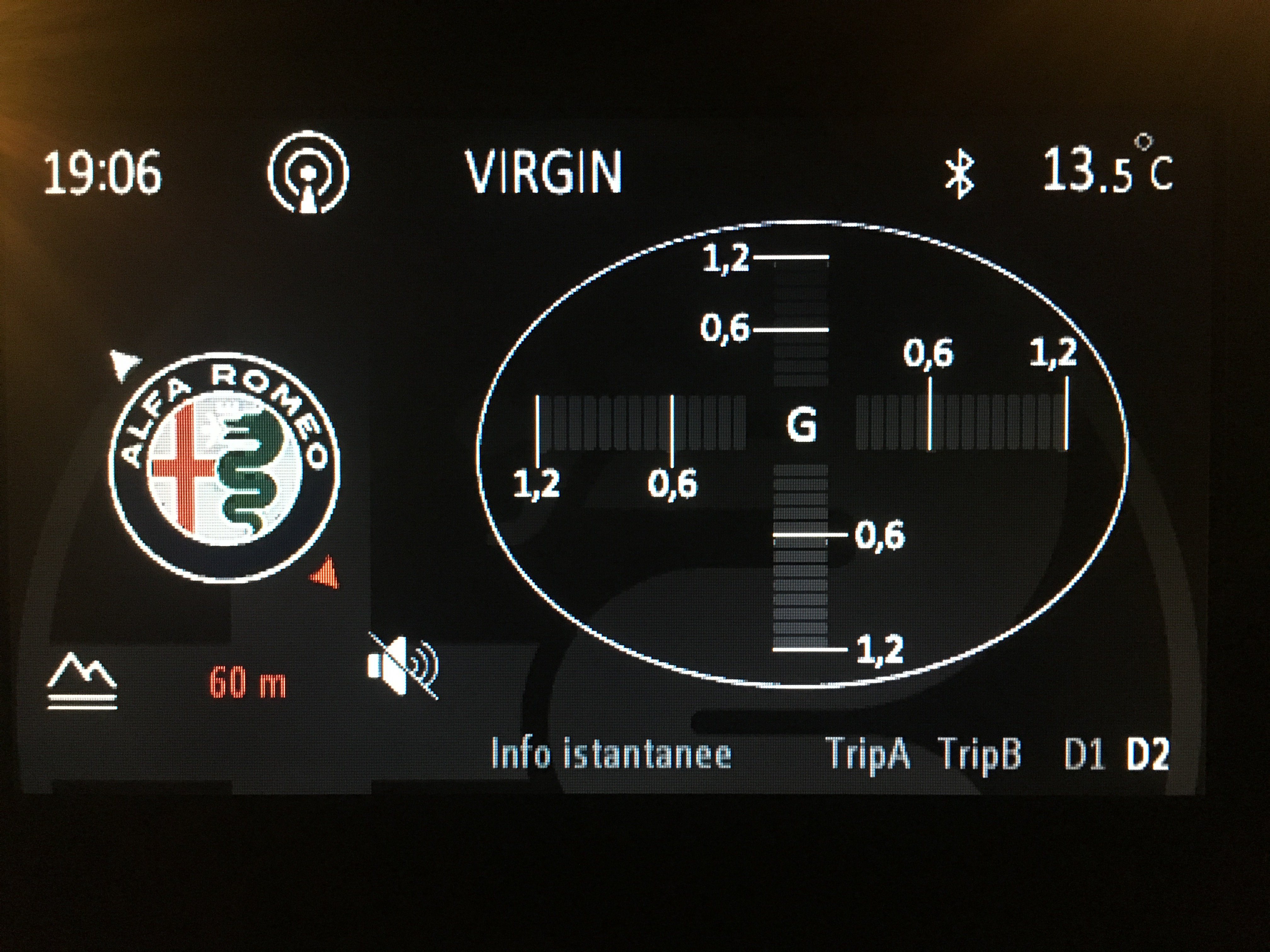Show the D1 display page
The height and width of the screenshot is (952, 1270).
point(1084,753)
